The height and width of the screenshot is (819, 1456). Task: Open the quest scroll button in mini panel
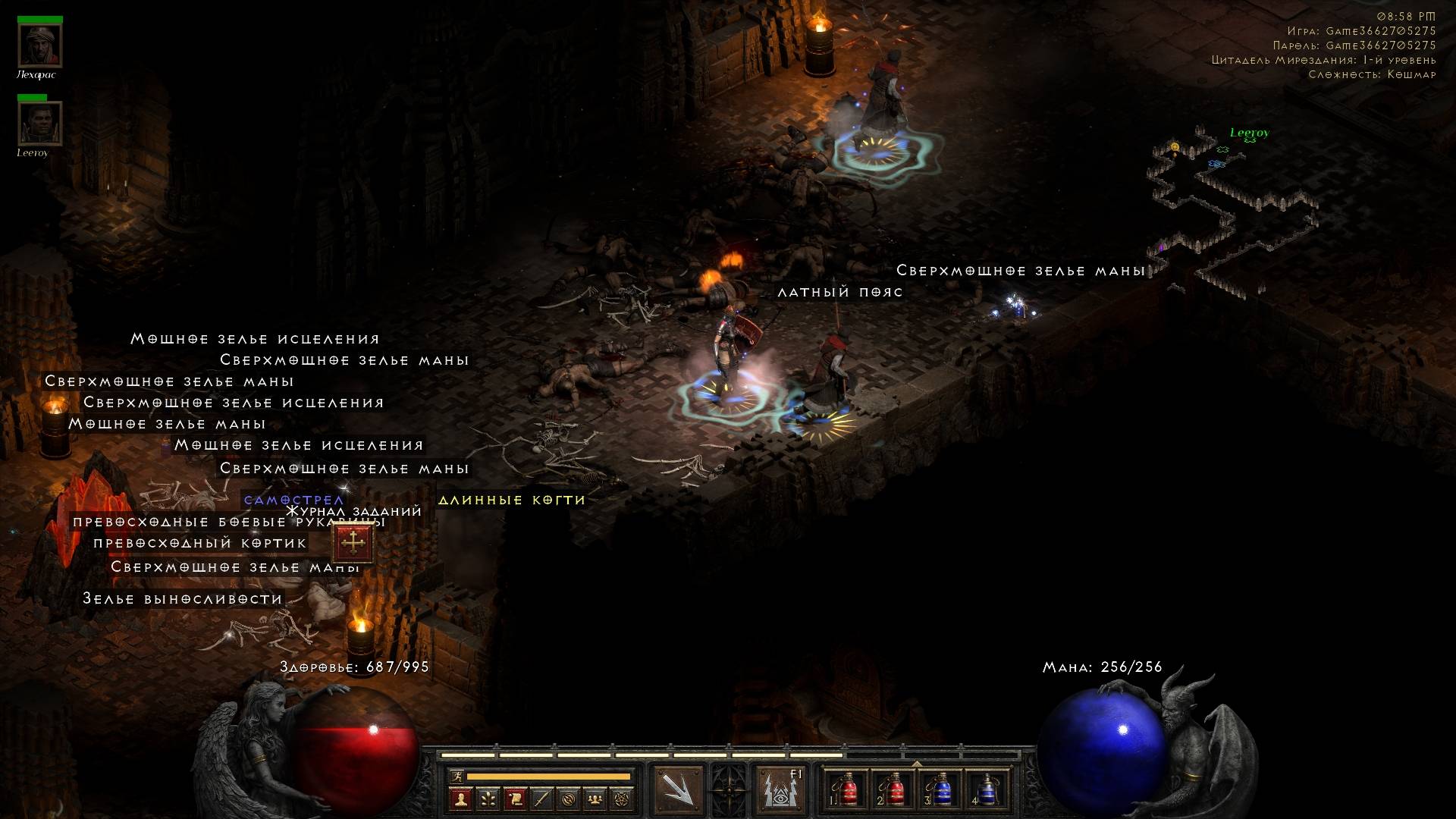515,799
